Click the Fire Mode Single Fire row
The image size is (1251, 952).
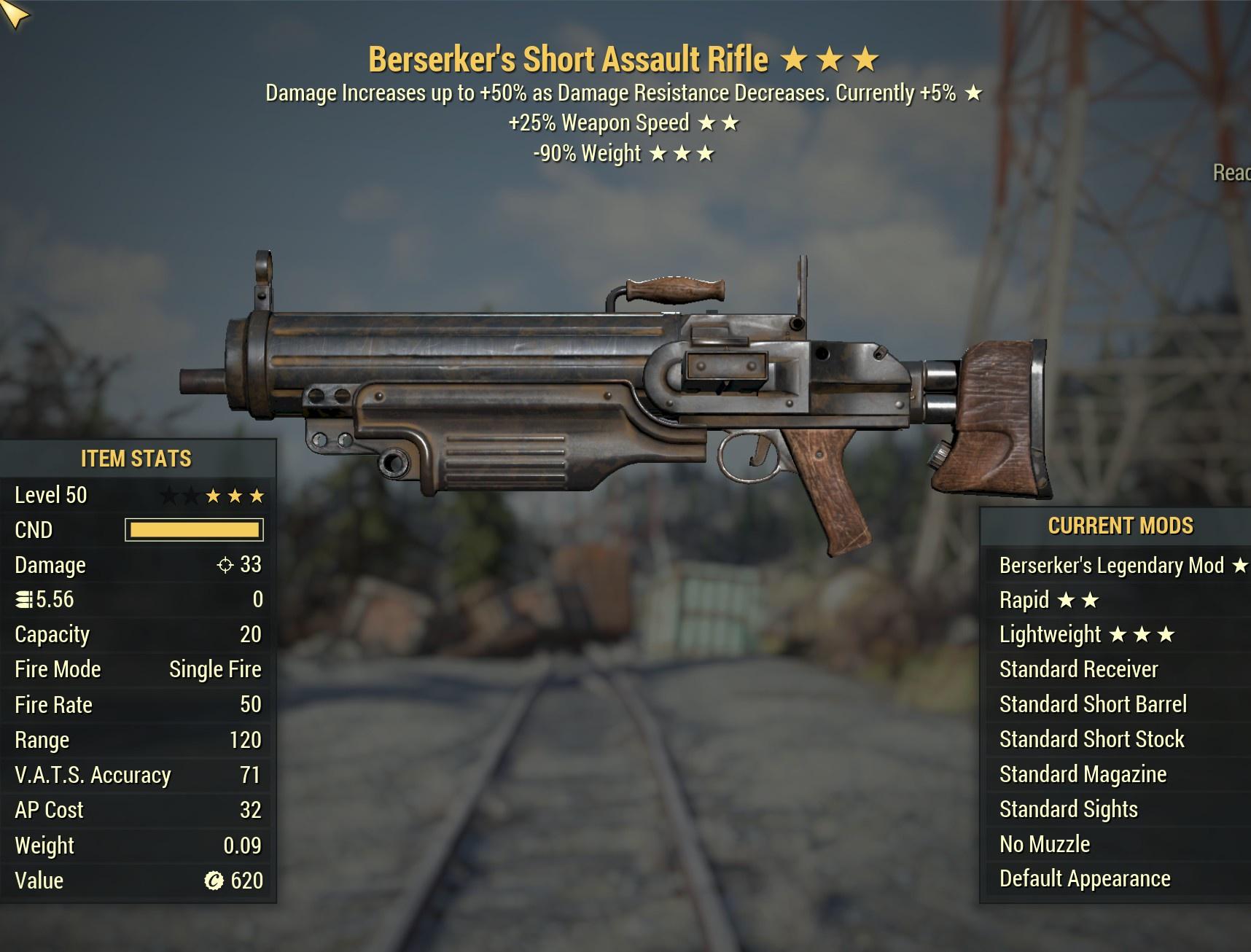click(x=139, y=669)
